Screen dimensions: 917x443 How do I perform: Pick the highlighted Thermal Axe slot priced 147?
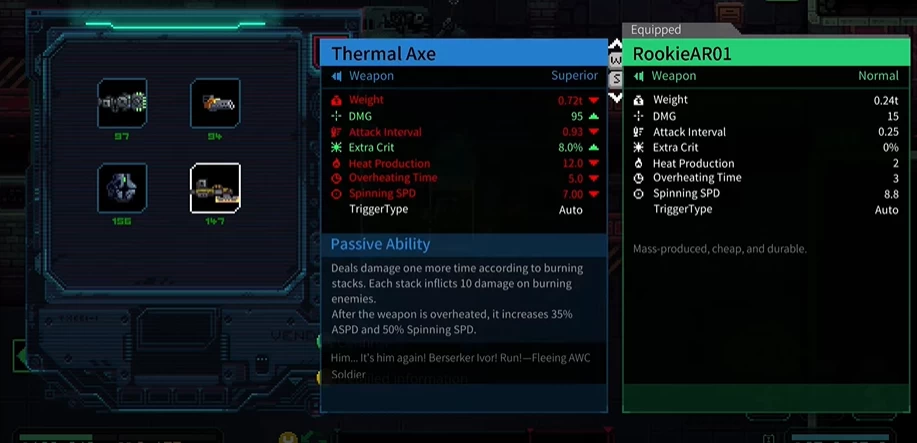click(x=215, y=188)
